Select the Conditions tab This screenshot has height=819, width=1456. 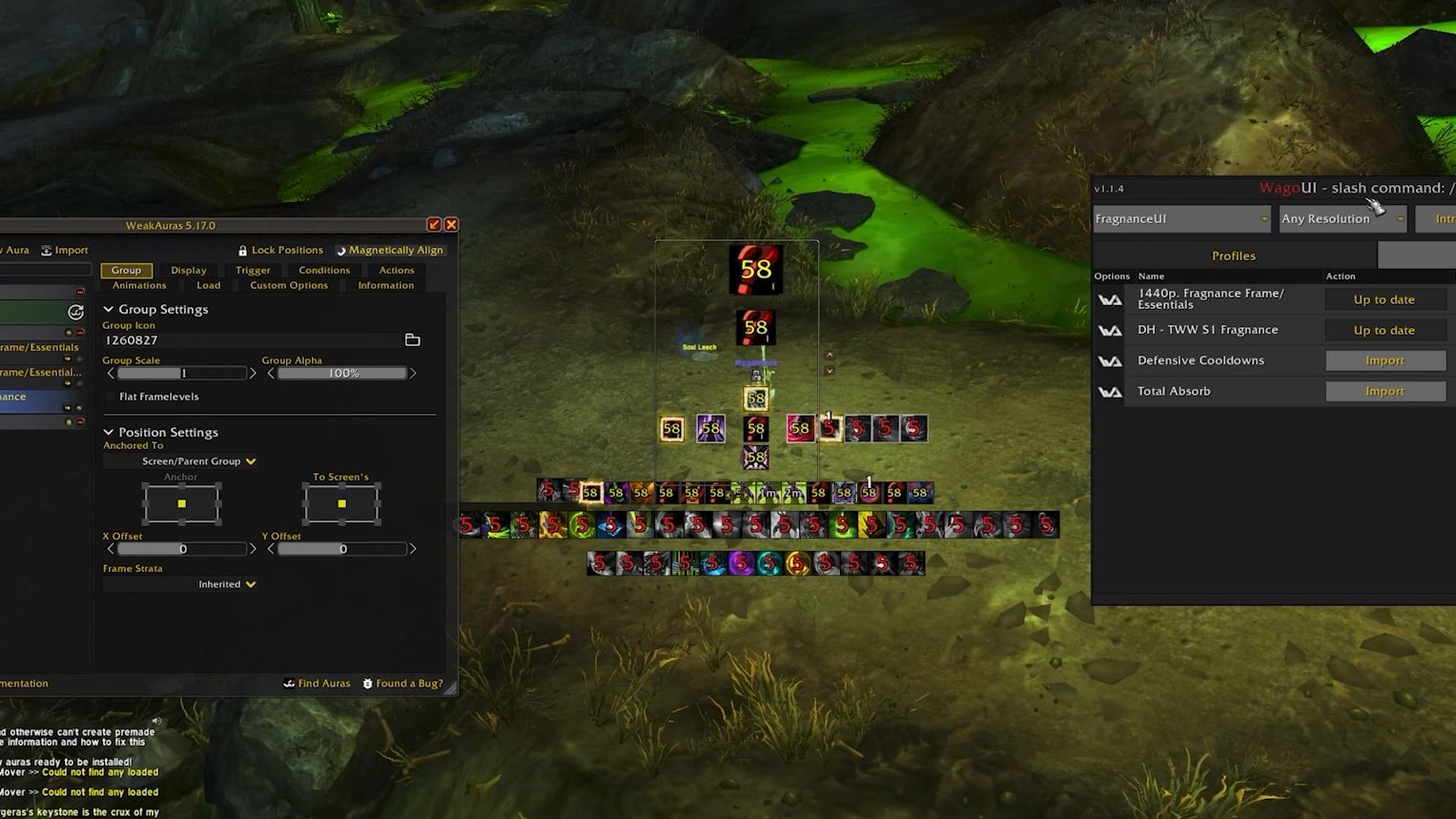(x=324, y=270)
